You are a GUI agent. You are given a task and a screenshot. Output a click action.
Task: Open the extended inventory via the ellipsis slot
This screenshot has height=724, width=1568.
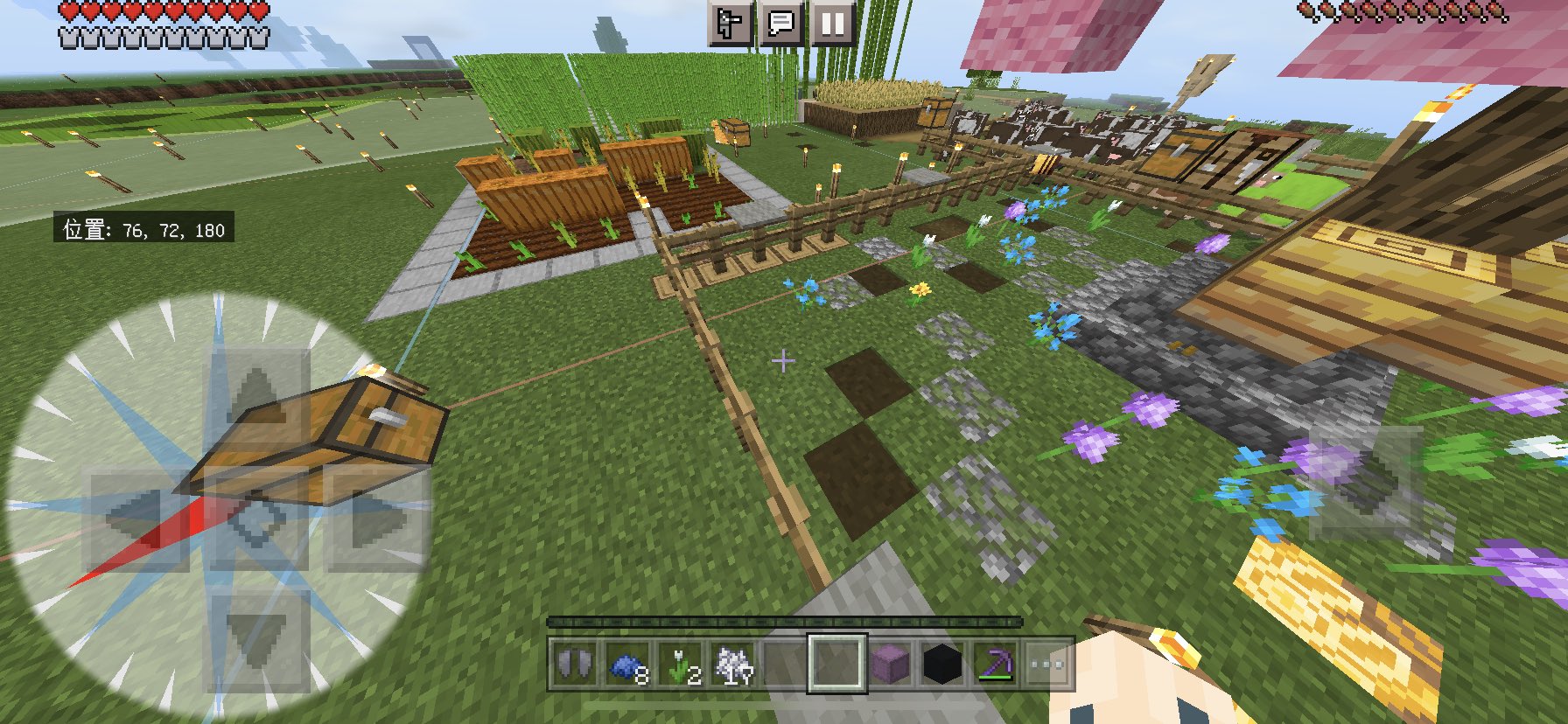(x=1045, y=663)
